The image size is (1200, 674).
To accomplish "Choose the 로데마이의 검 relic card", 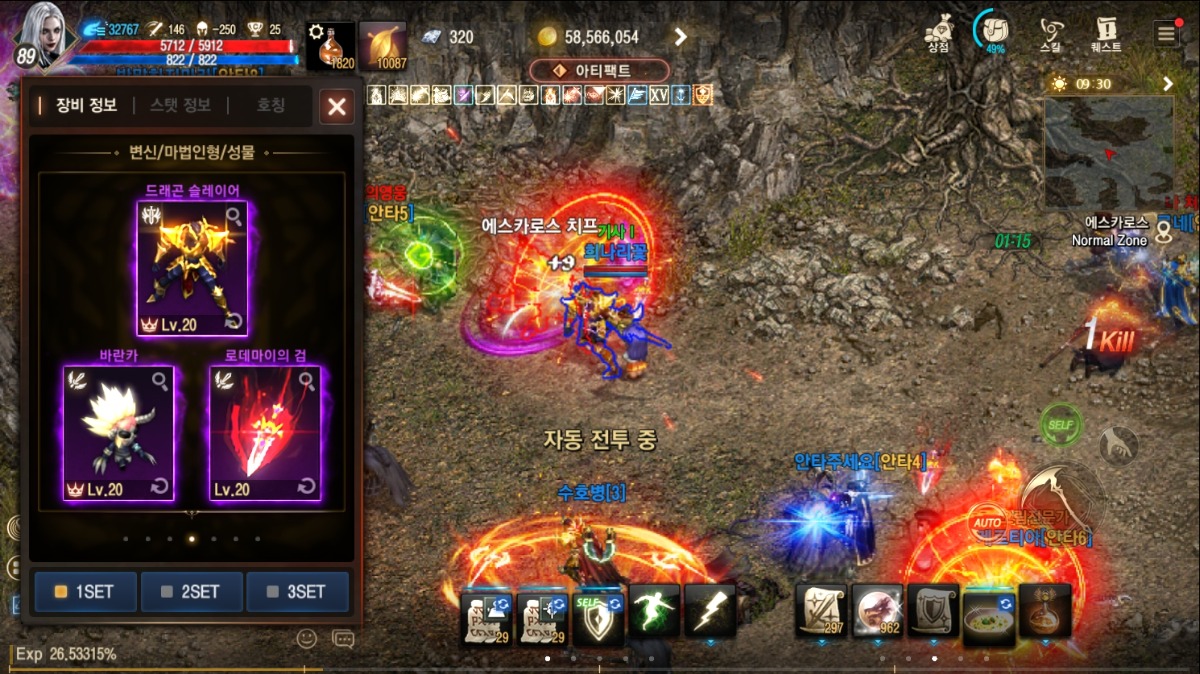I will [x=265, y=432].
